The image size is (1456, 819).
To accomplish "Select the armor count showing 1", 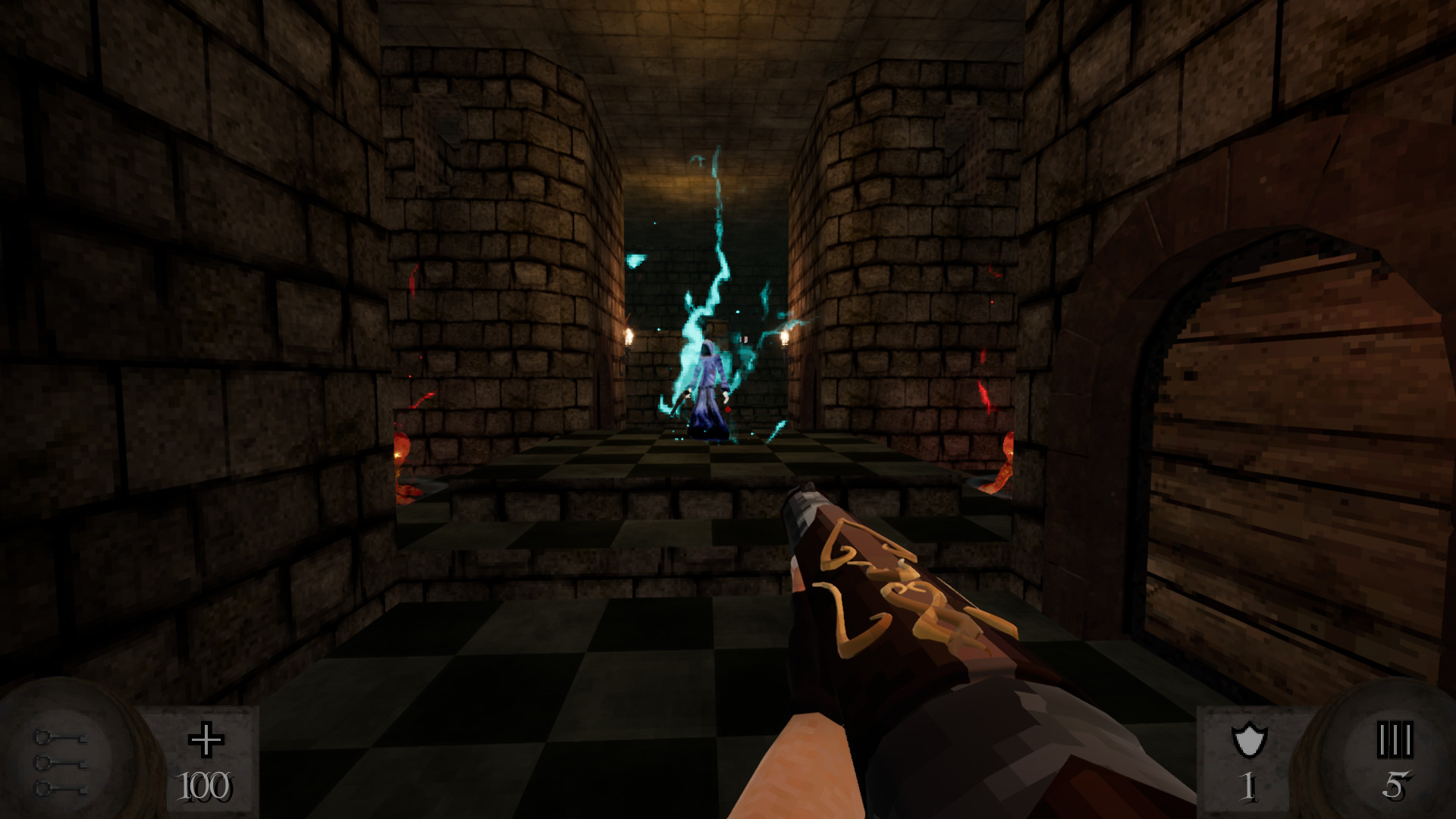I will click(x=1248, y=786).
